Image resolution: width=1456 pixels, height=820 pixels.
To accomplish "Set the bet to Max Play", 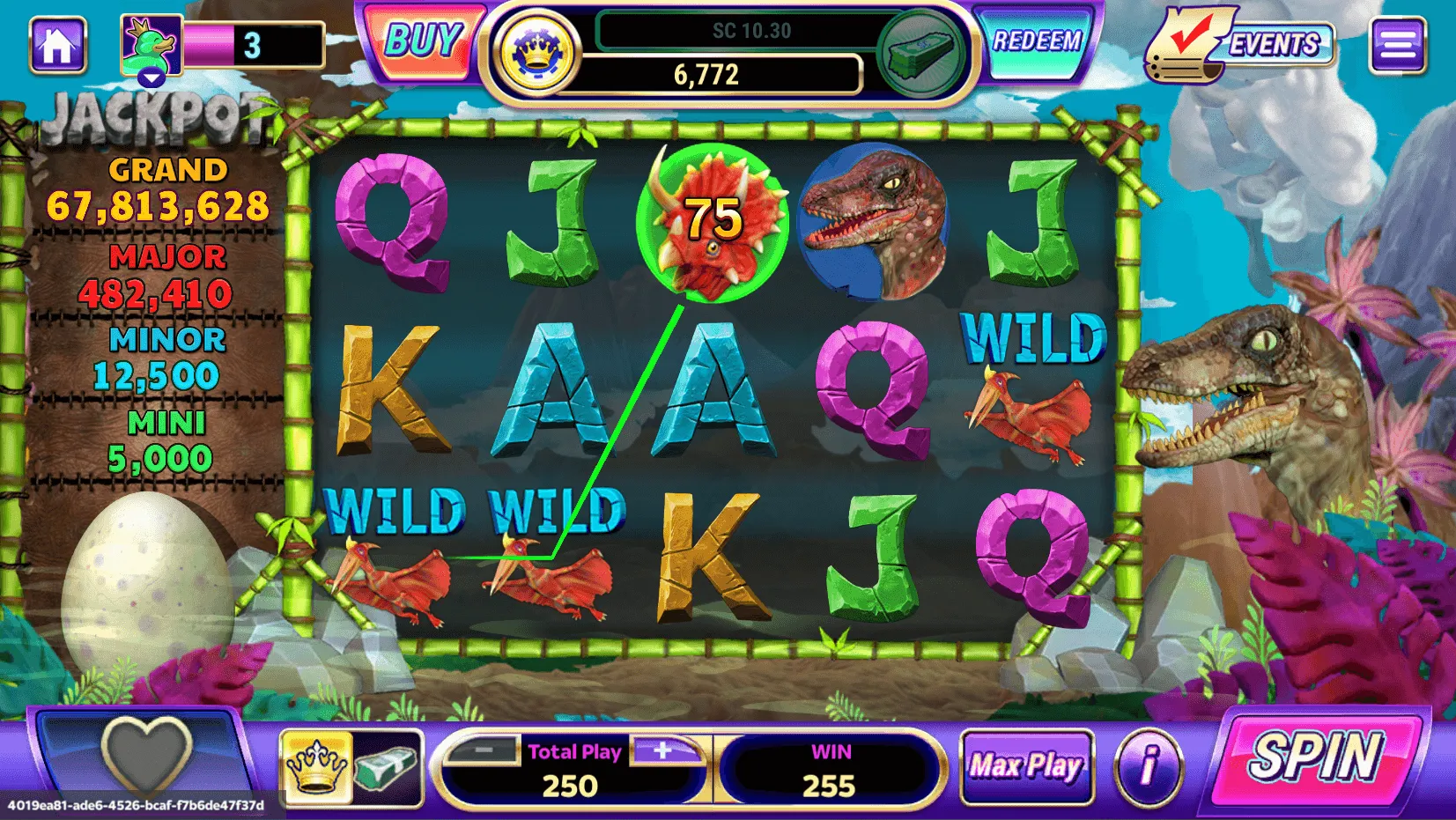I will click(x=1026, y=765).
